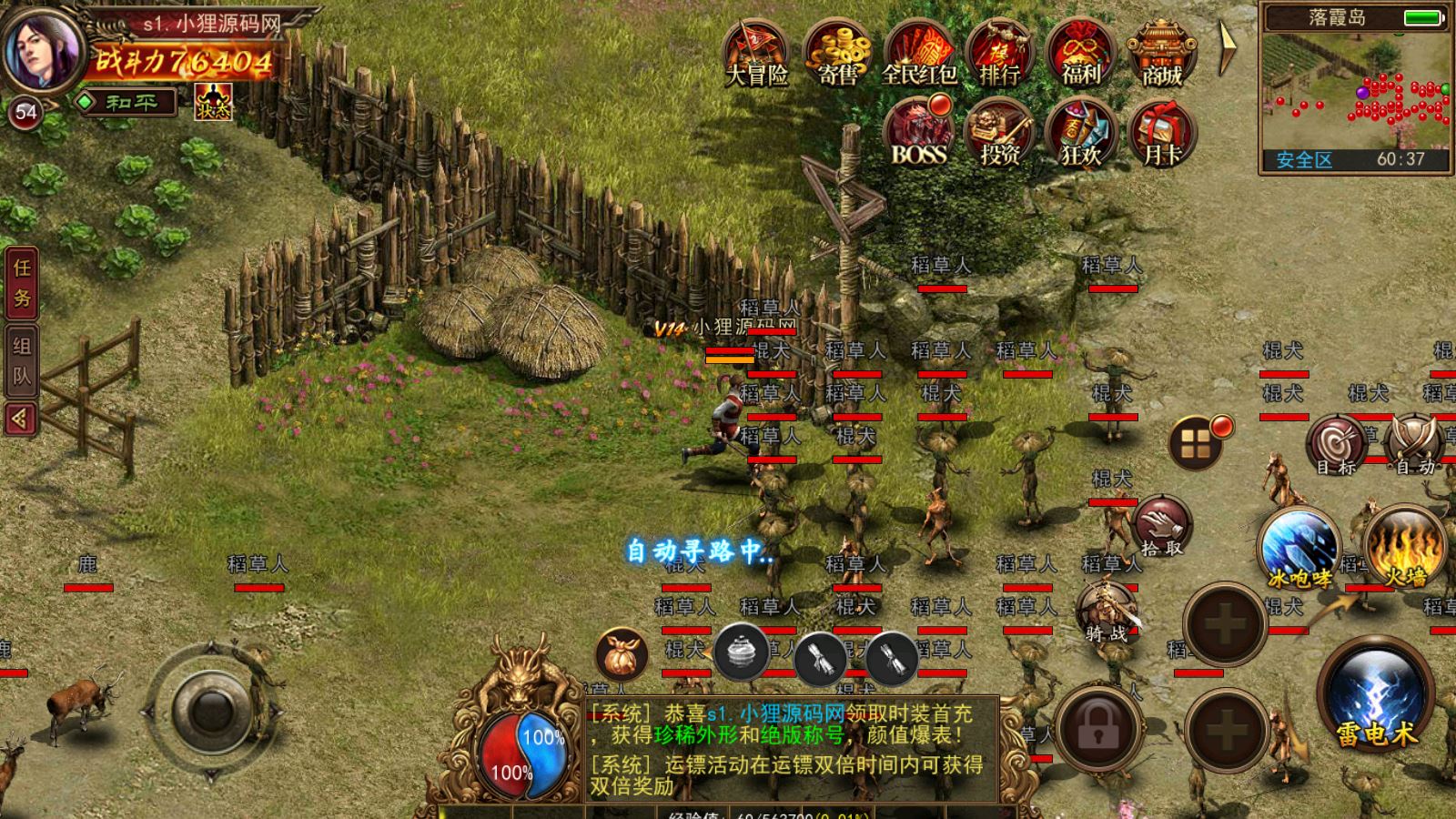Open the 投资 investment icon
This screenshot has width=1456, height=819.
pyautogui.click(x=999, y=133)
